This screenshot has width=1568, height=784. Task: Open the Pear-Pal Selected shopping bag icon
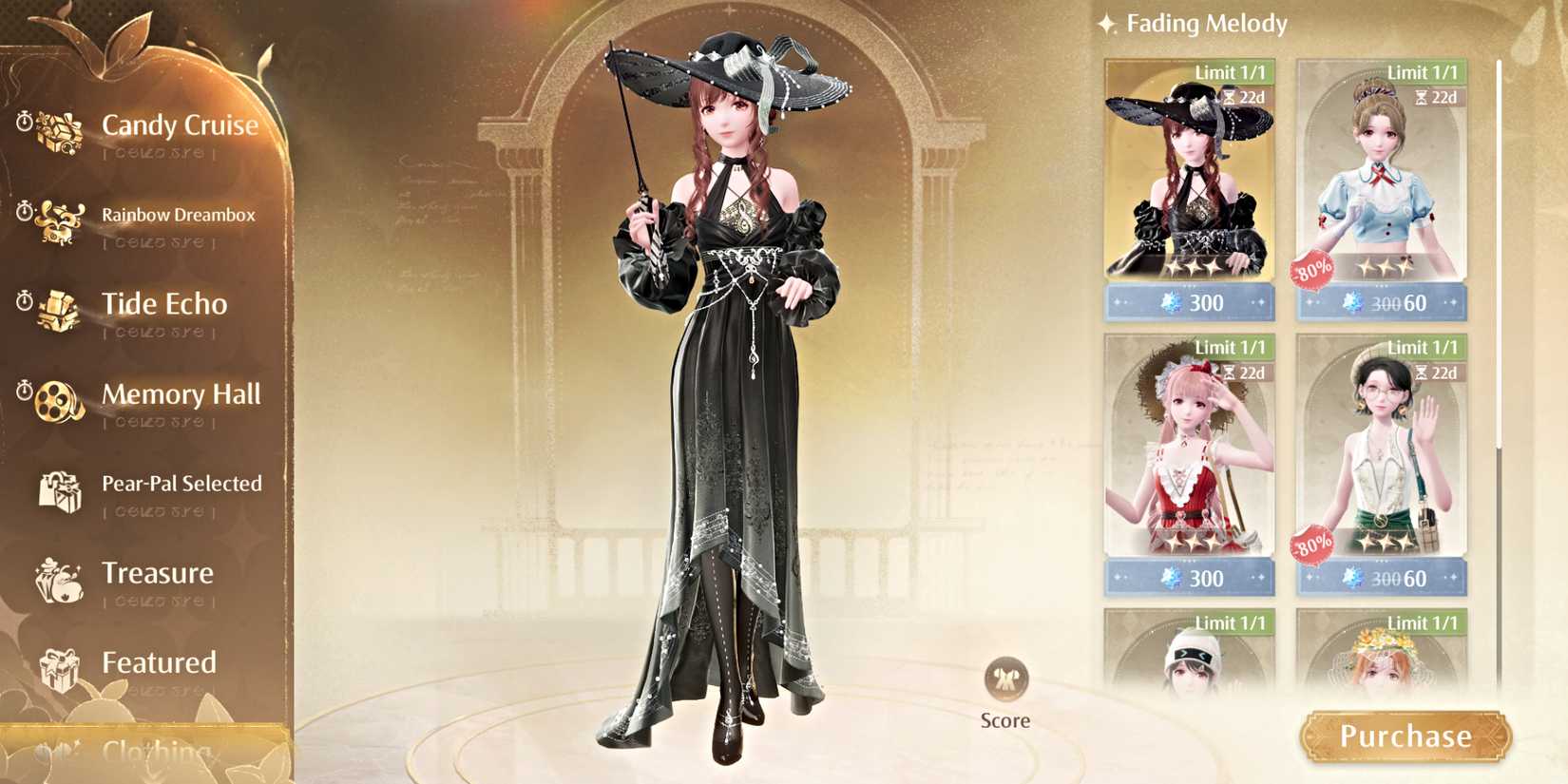pyautogui.click(x=59, y=491)
